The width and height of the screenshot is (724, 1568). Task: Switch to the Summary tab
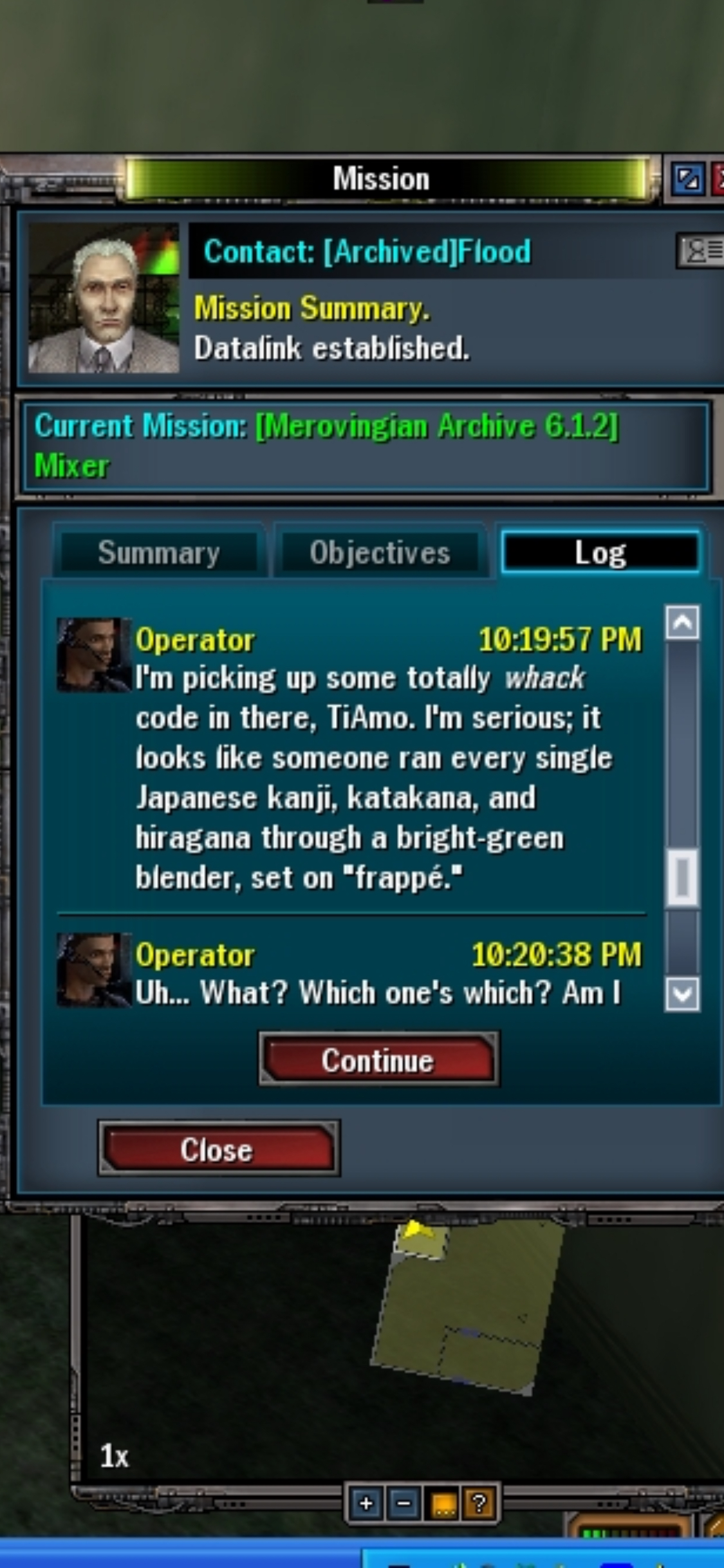[158, 553]
